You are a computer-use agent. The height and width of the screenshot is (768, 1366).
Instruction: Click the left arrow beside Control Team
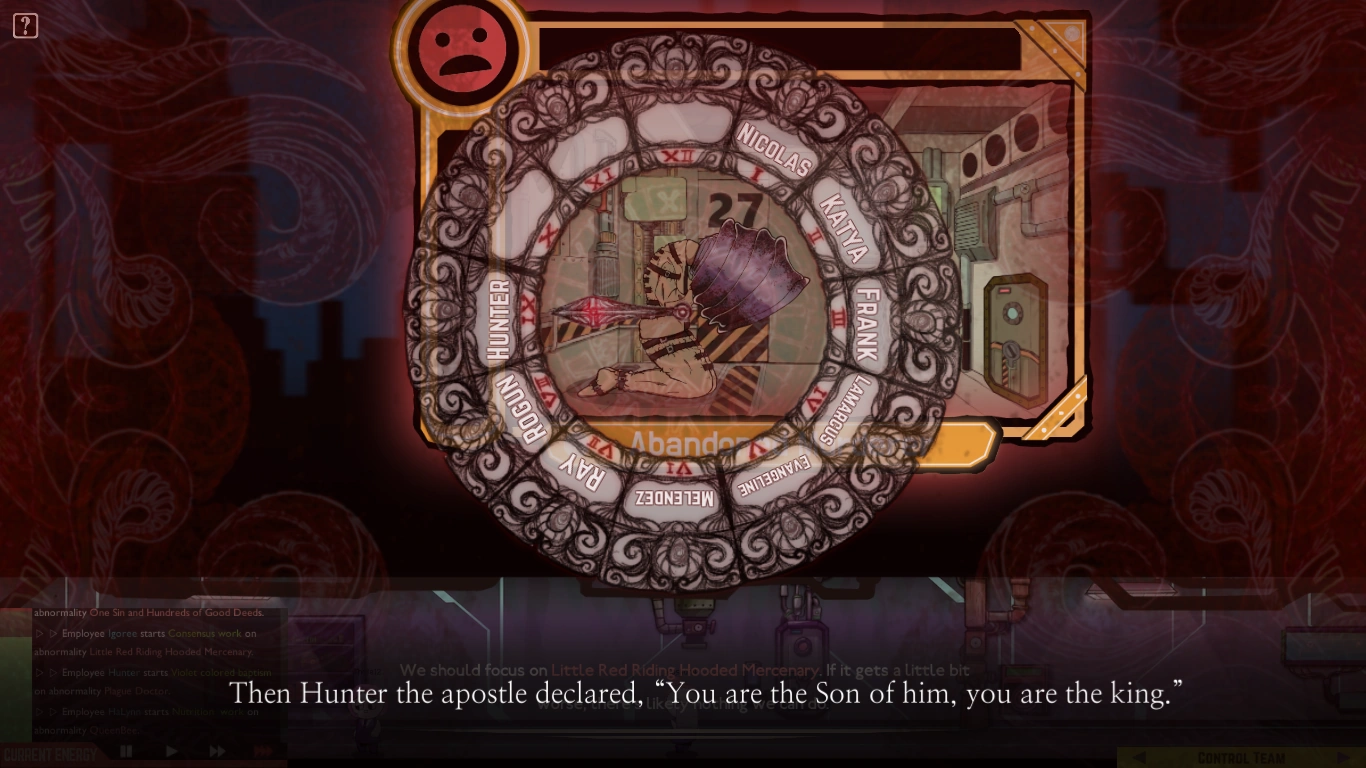coord(1139,757)
